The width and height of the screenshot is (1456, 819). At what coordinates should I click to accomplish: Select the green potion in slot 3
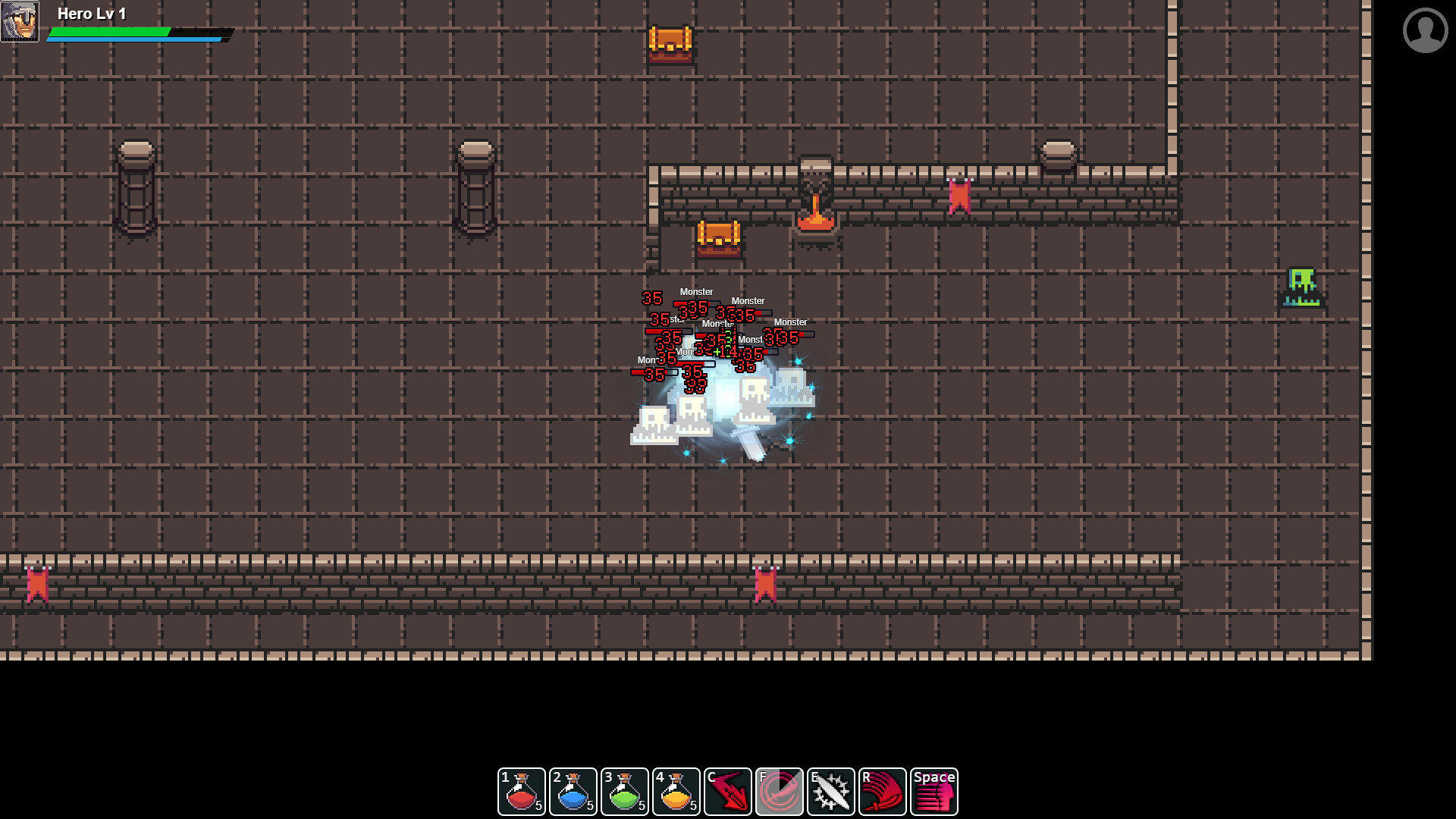pyautogui.click(x=624, y=791)
